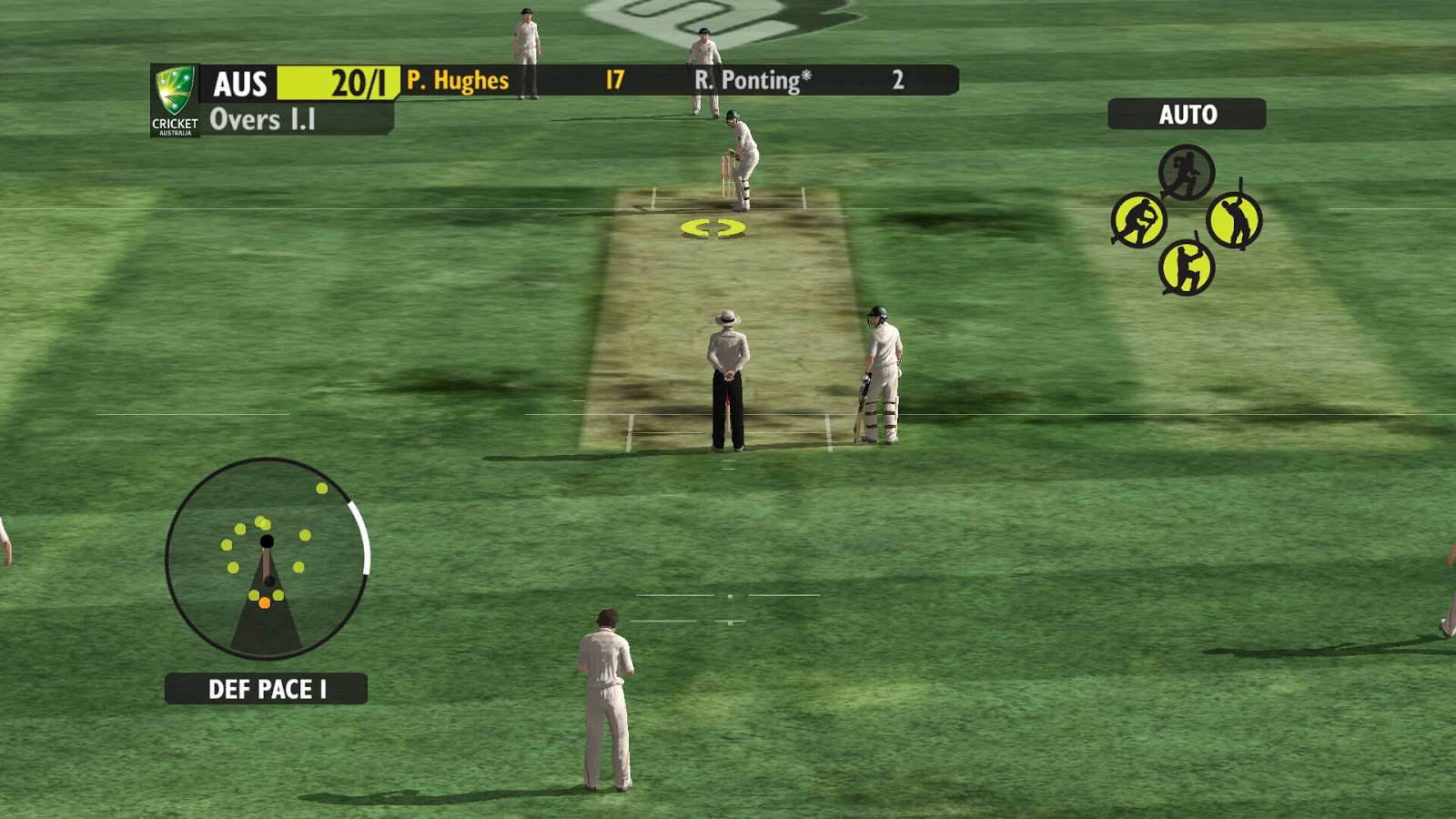Pick the raised-bat batsman shot icon
The height and width of the screenshot is (819, 1456).
(1234, 220)
